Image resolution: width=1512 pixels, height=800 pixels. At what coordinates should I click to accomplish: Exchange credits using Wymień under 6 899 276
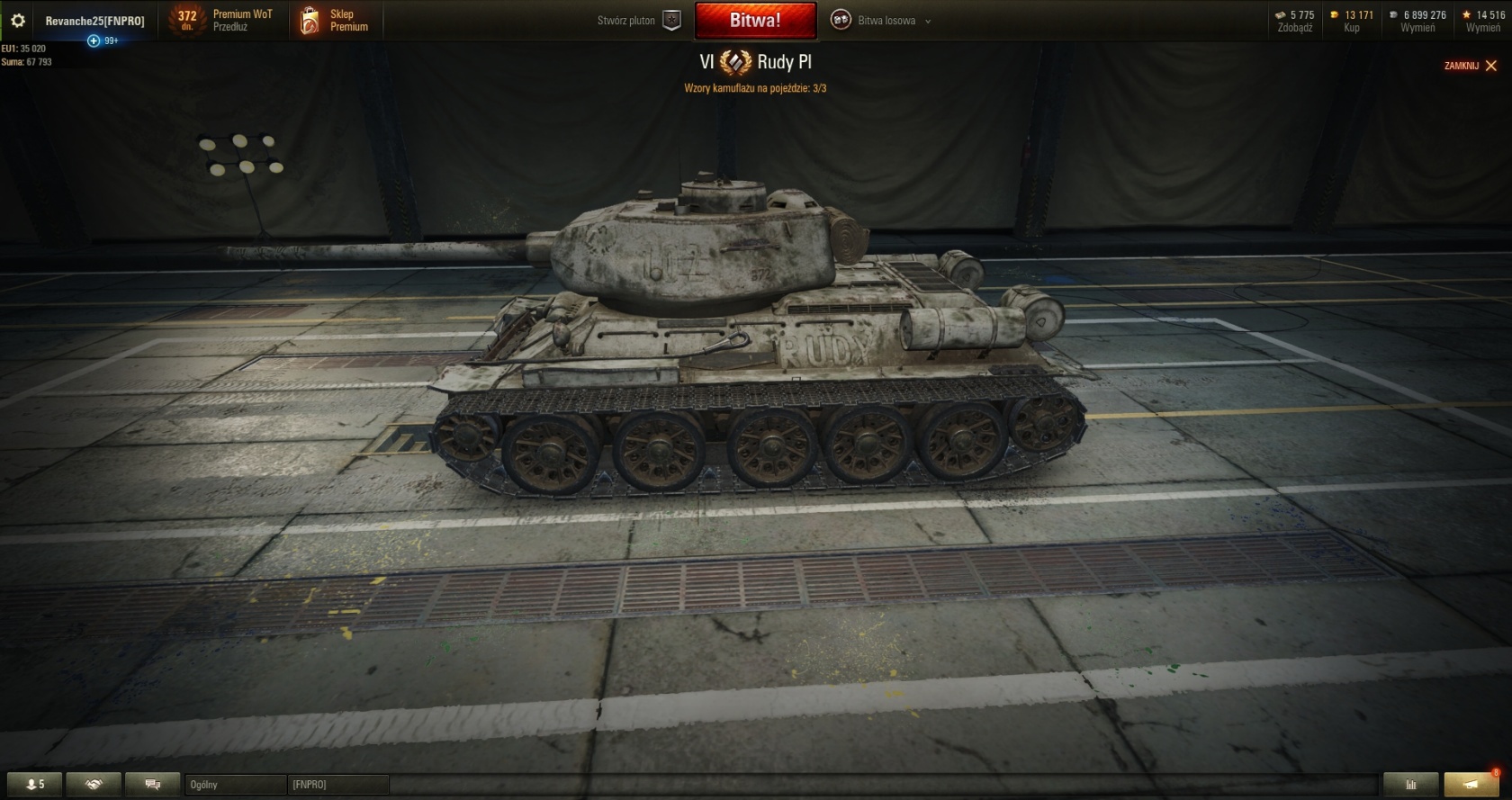point(1417,28)
